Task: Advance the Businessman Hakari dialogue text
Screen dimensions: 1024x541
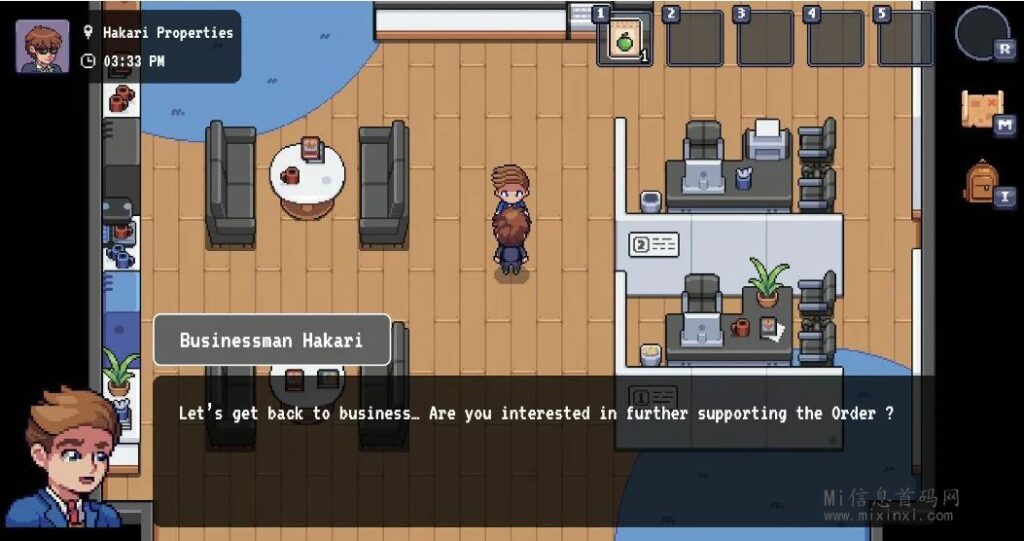Action: click(535, 450)
